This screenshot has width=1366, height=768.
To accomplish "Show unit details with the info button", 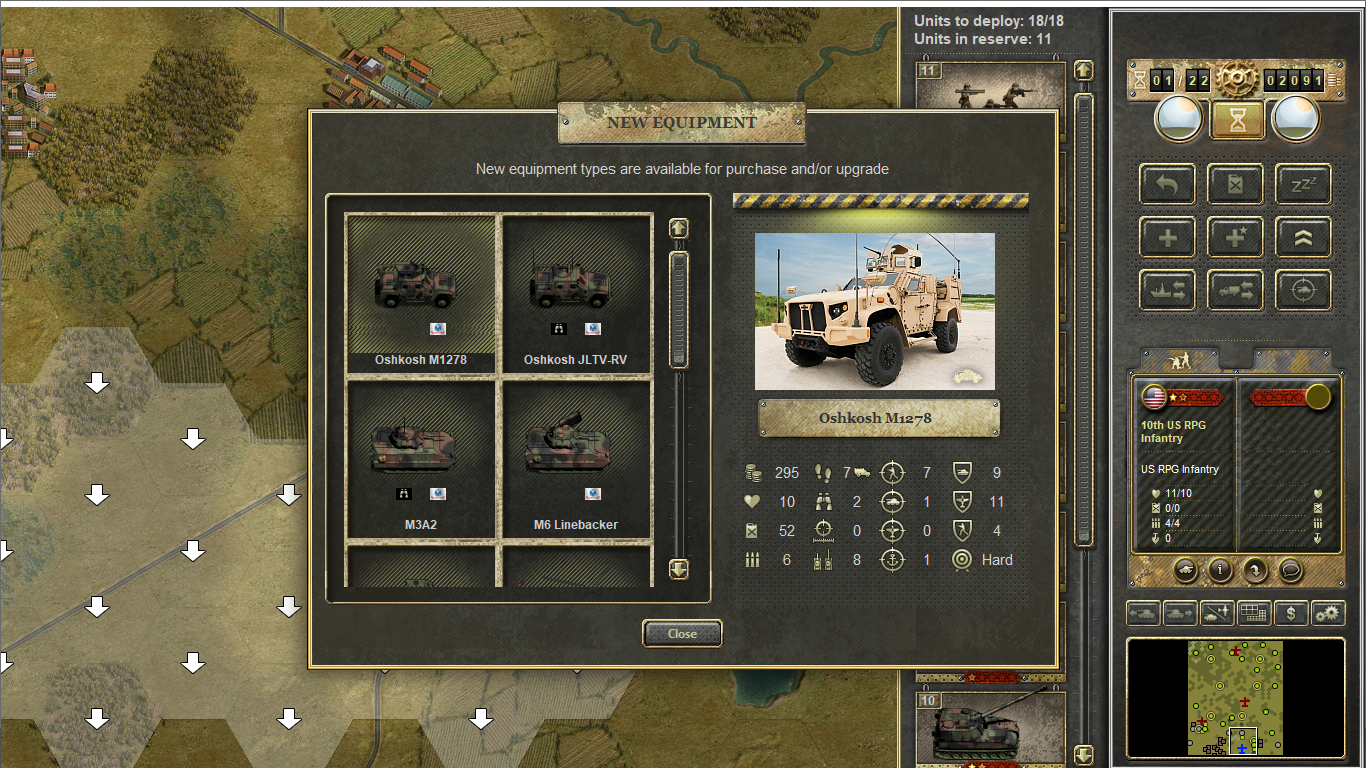I will [x=1220, y=570].
